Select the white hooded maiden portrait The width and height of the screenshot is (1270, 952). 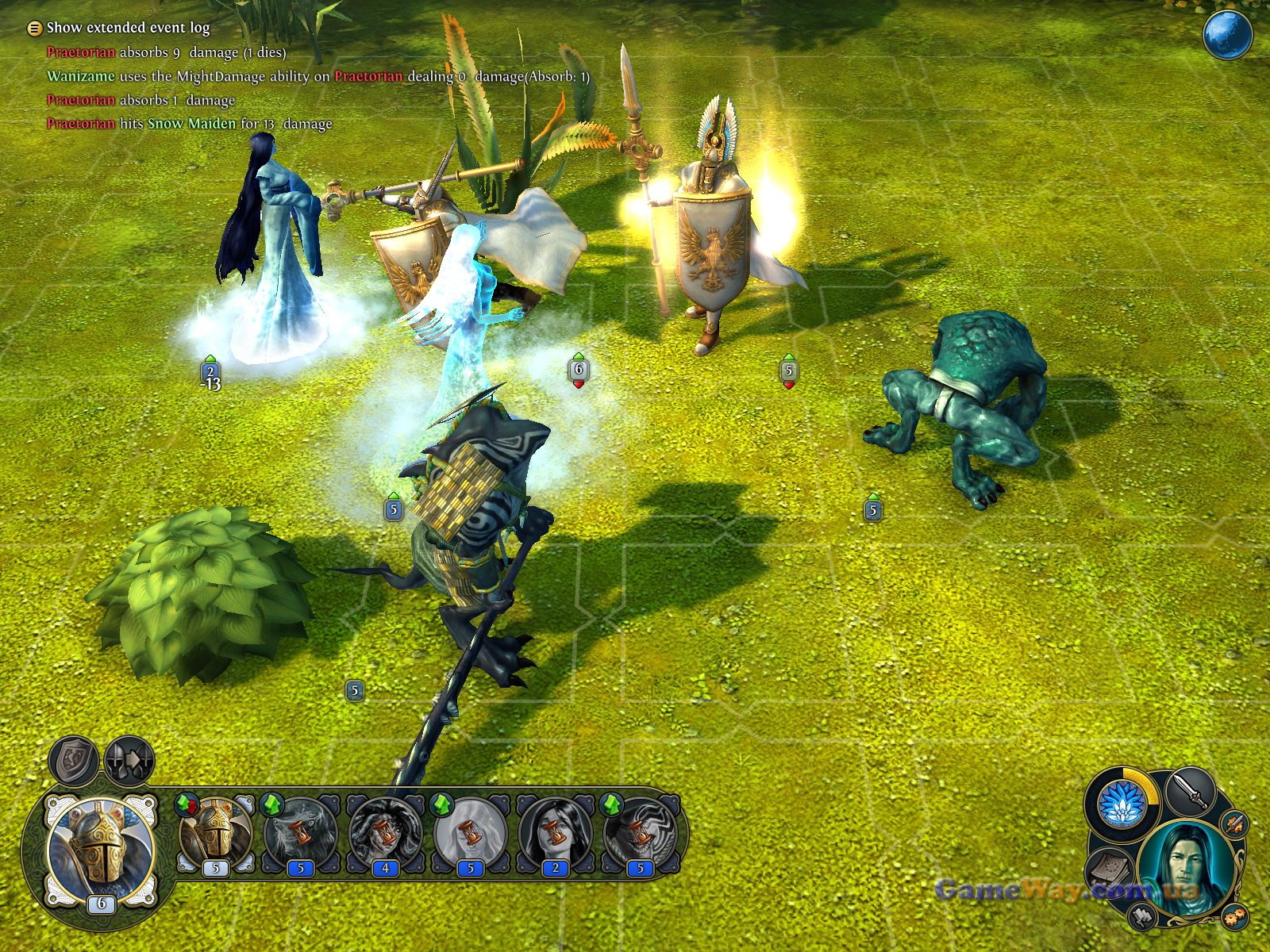(471, 834)
